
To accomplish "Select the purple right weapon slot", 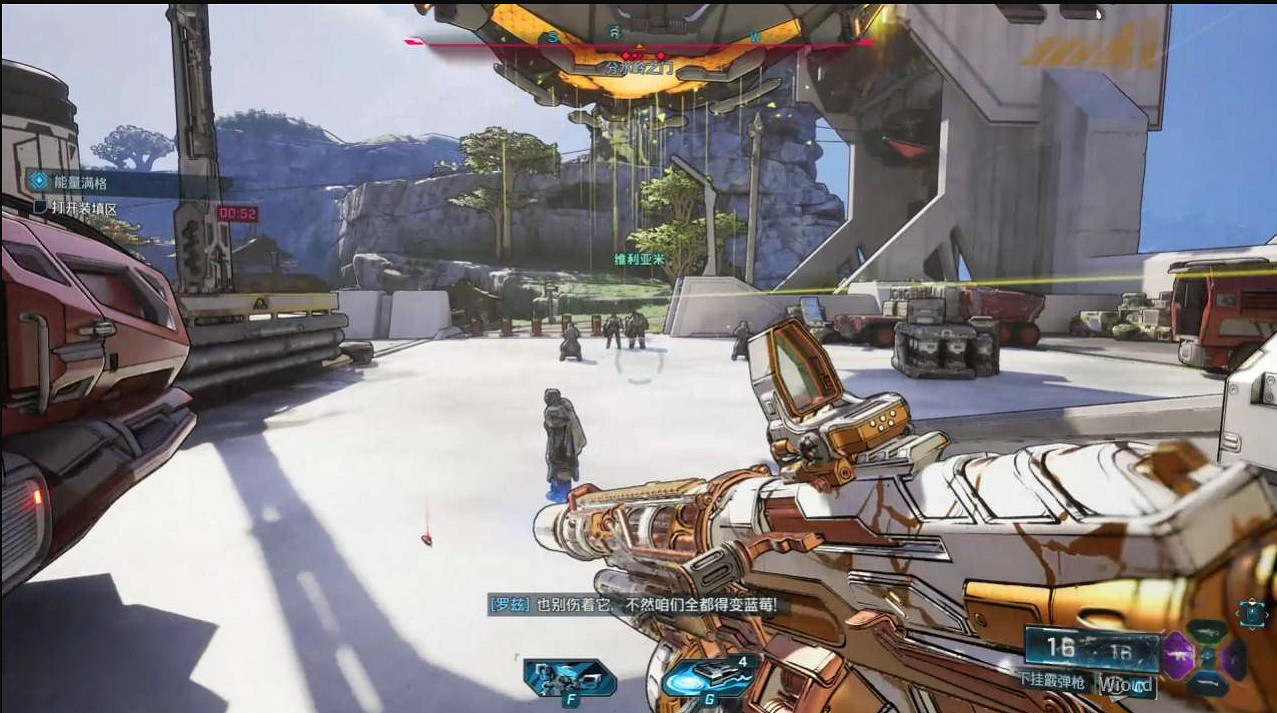I will coord(1237,659).
